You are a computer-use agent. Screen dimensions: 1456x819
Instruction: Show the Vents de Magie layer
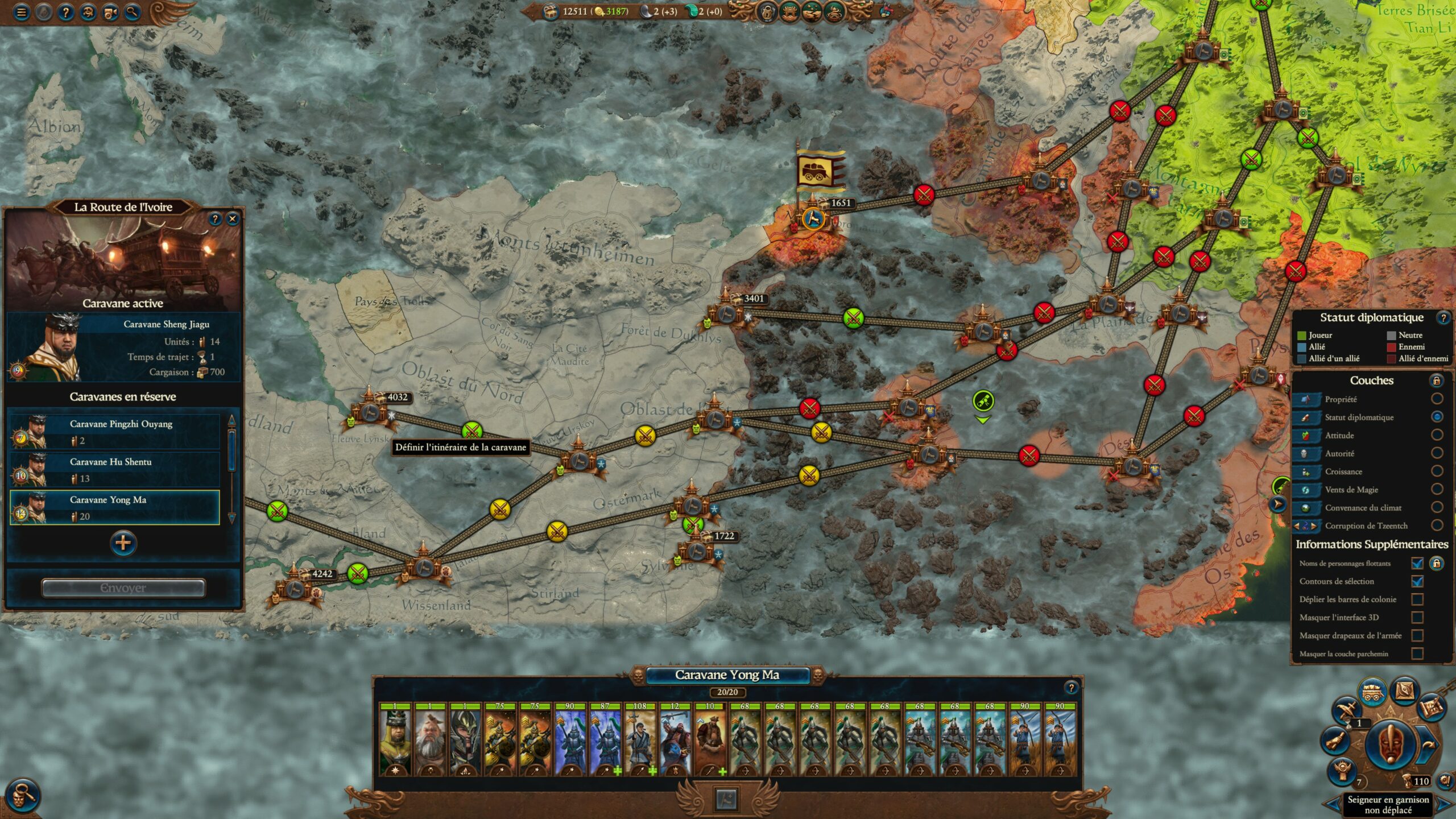click(x=1437, y=490)
